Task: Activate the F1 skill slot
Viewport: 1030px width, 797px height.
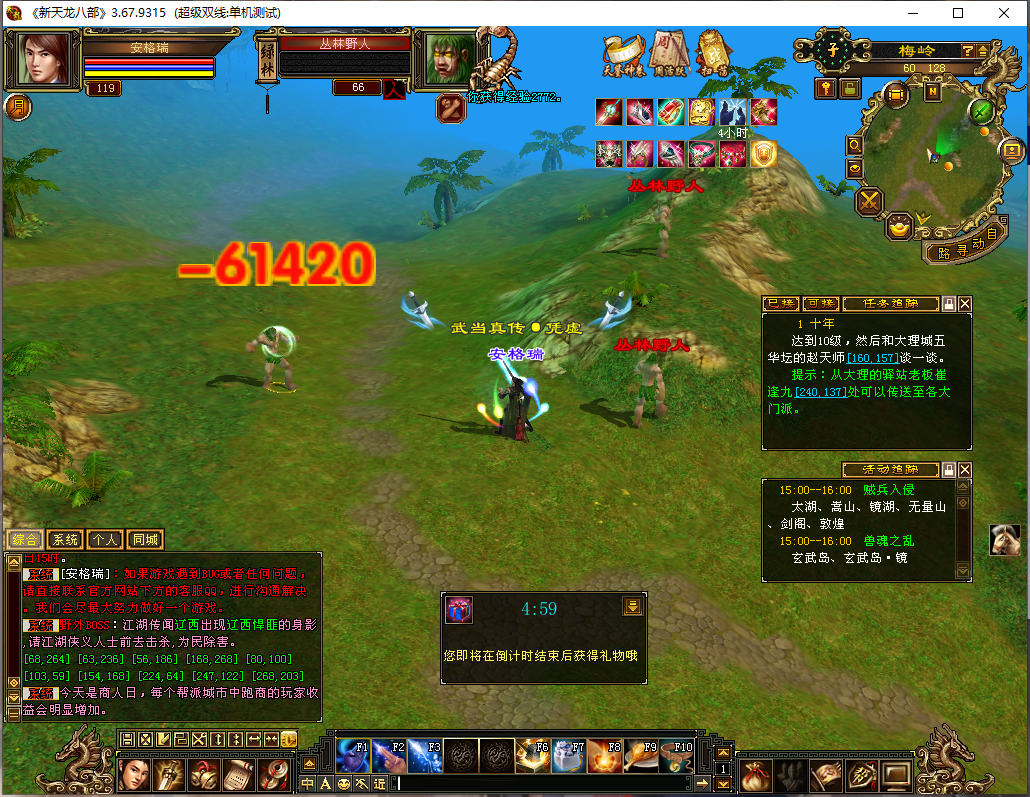Action: click(x=353, y=755)
